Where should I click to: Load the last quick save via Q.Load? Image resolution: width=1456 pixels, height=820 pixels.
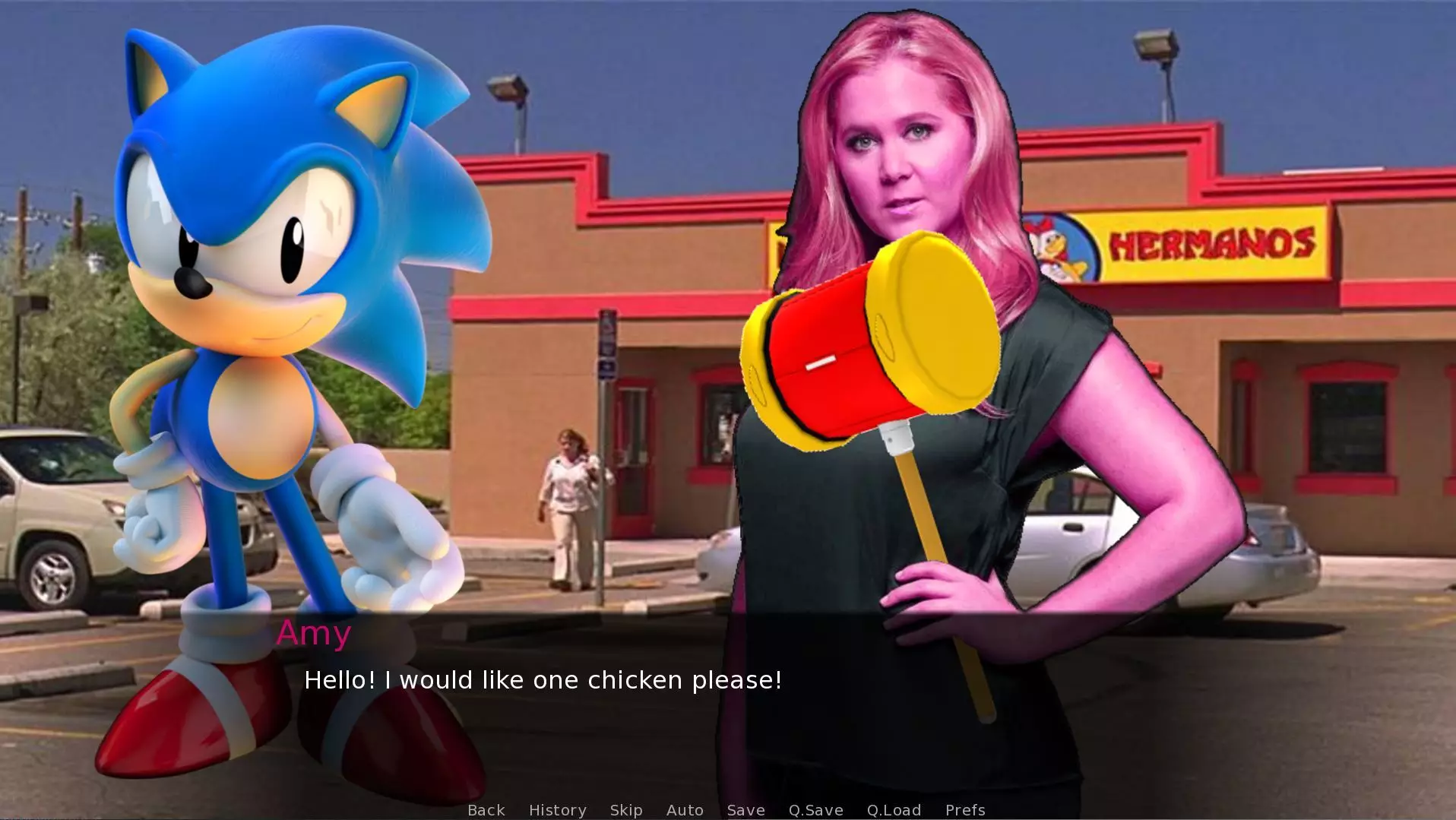click(894, 810)
